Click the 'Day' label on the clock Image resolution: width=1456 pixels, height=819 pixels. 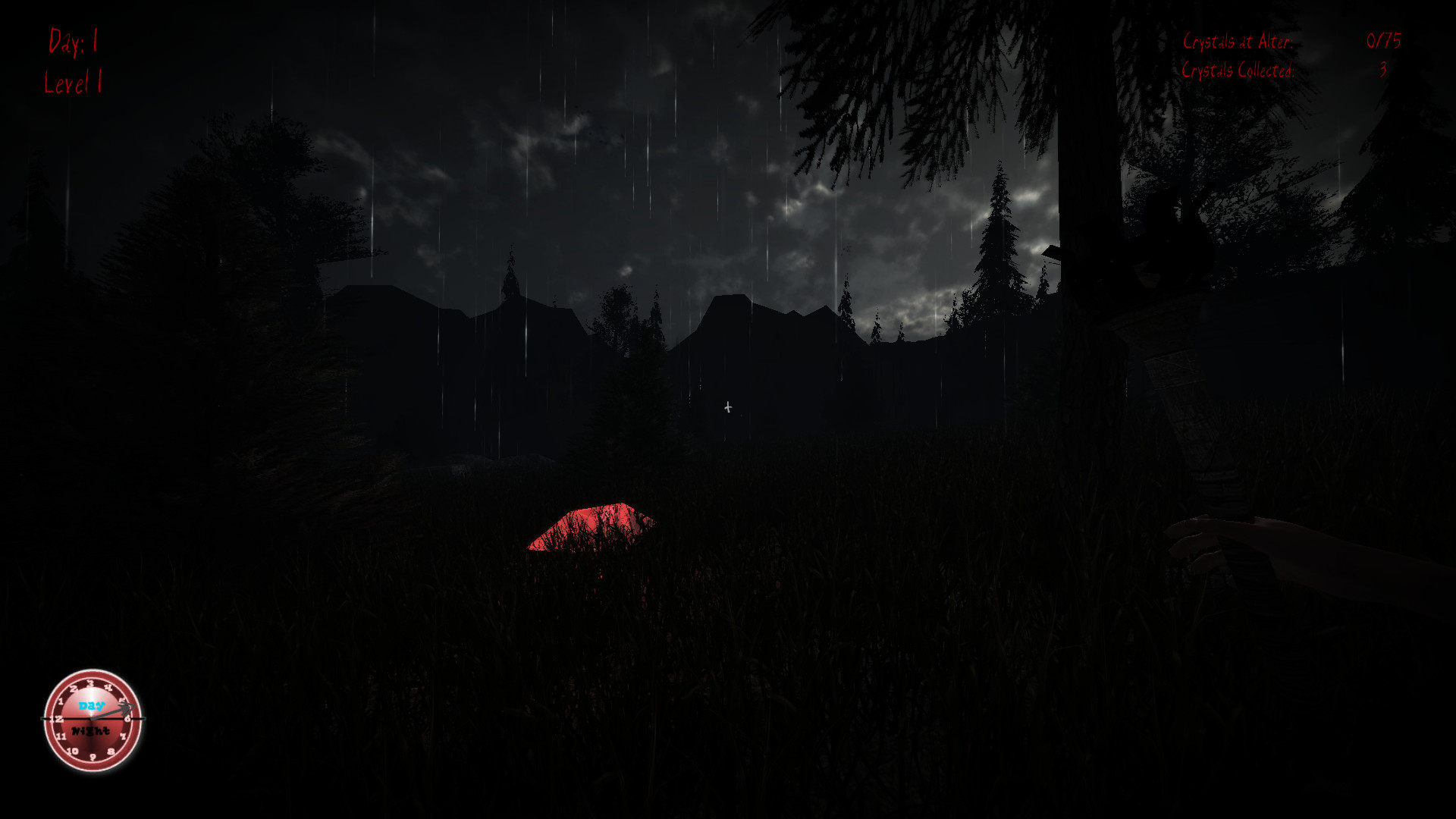click(90, 704)
